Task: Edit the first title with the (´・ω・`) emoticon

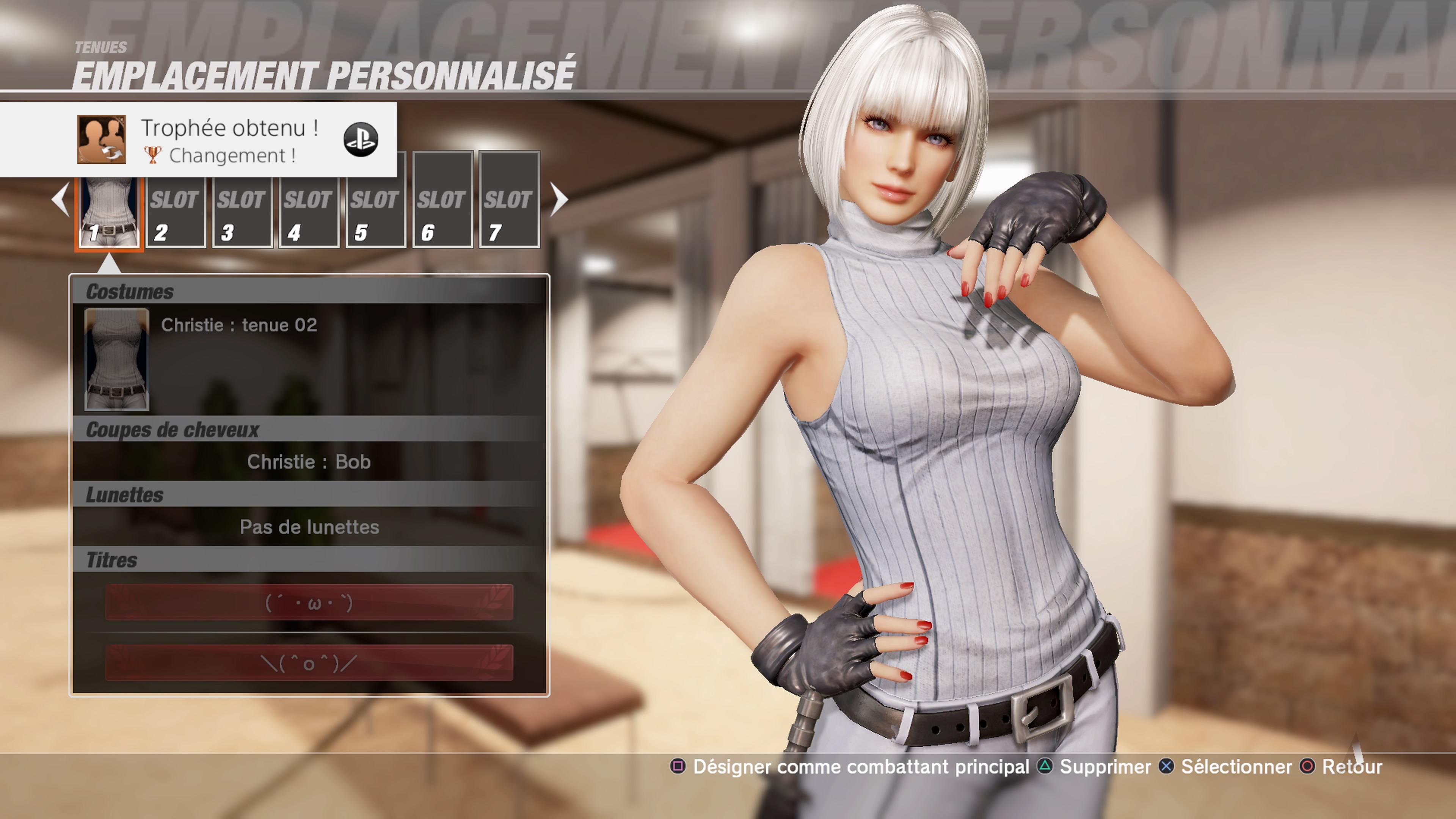Action: point(309,602)
